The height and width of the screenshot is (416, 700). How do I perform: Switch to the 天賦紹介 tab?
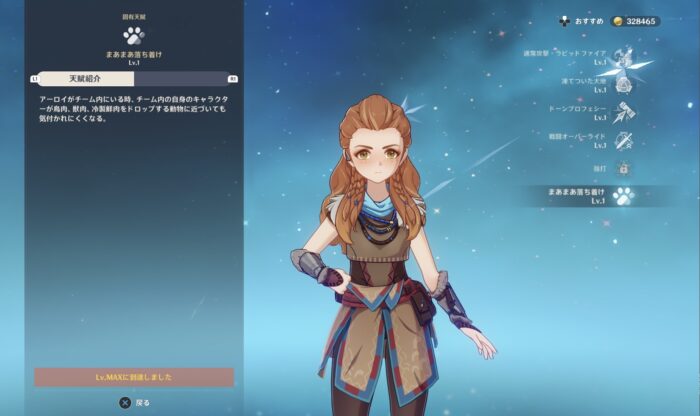84,78
